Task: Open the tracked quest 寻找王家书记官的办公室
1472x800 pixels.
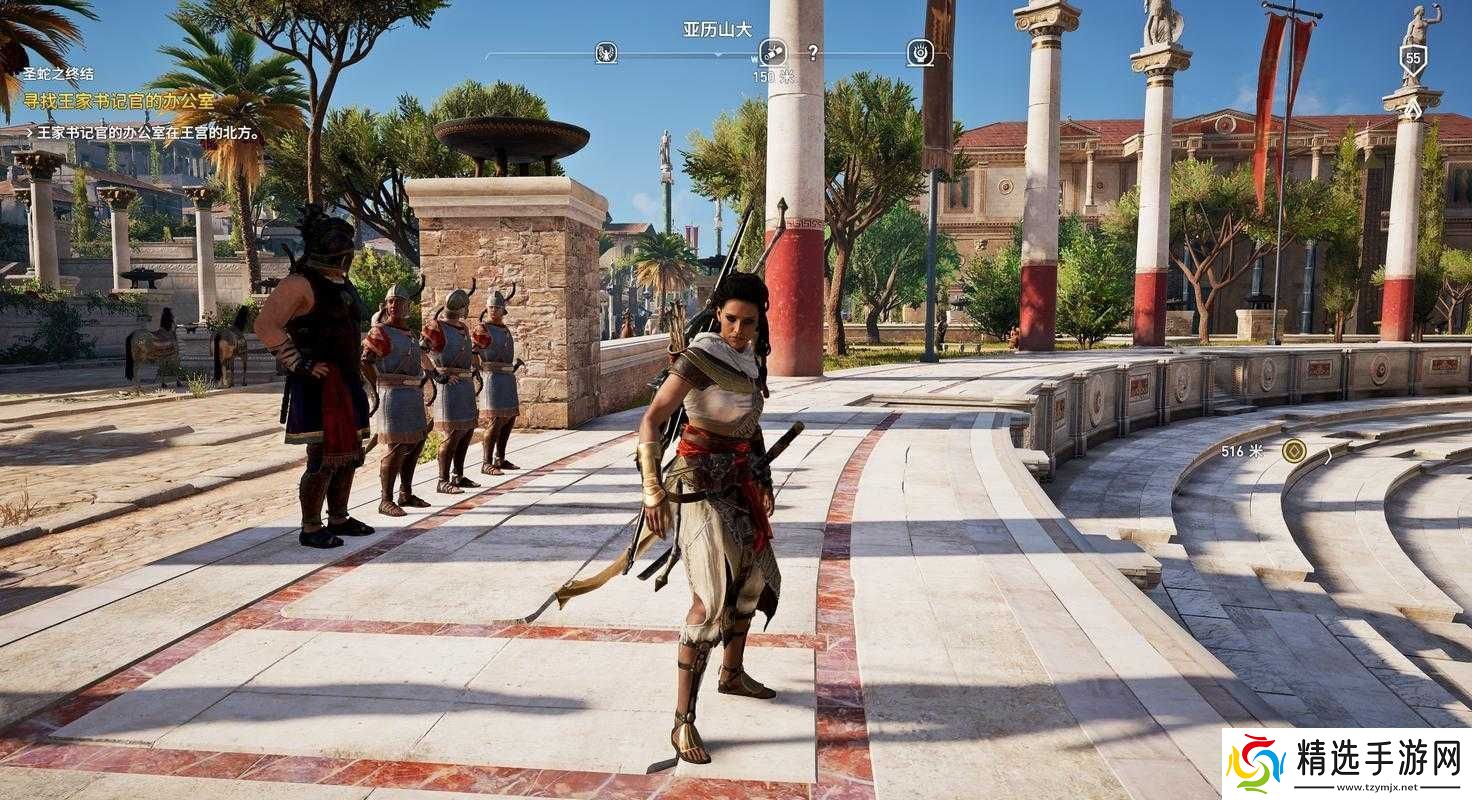Action: point(119,101)
